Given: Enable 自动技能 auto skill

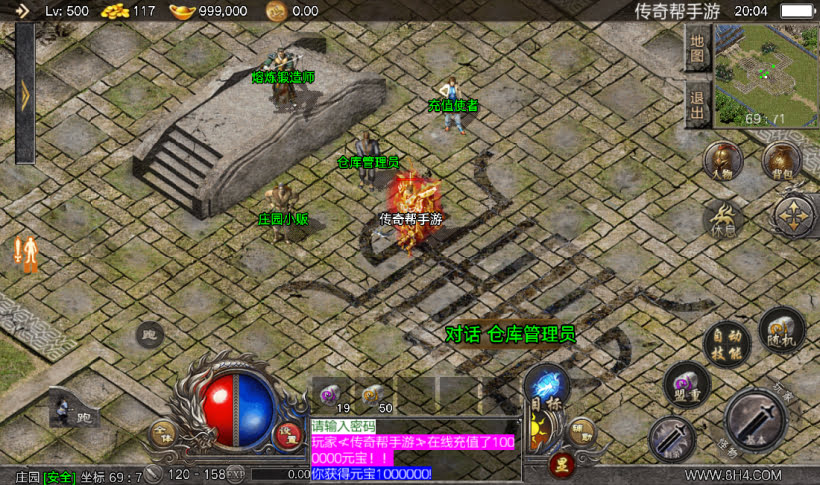Looking at the screenshot, I should coord(725,343).
